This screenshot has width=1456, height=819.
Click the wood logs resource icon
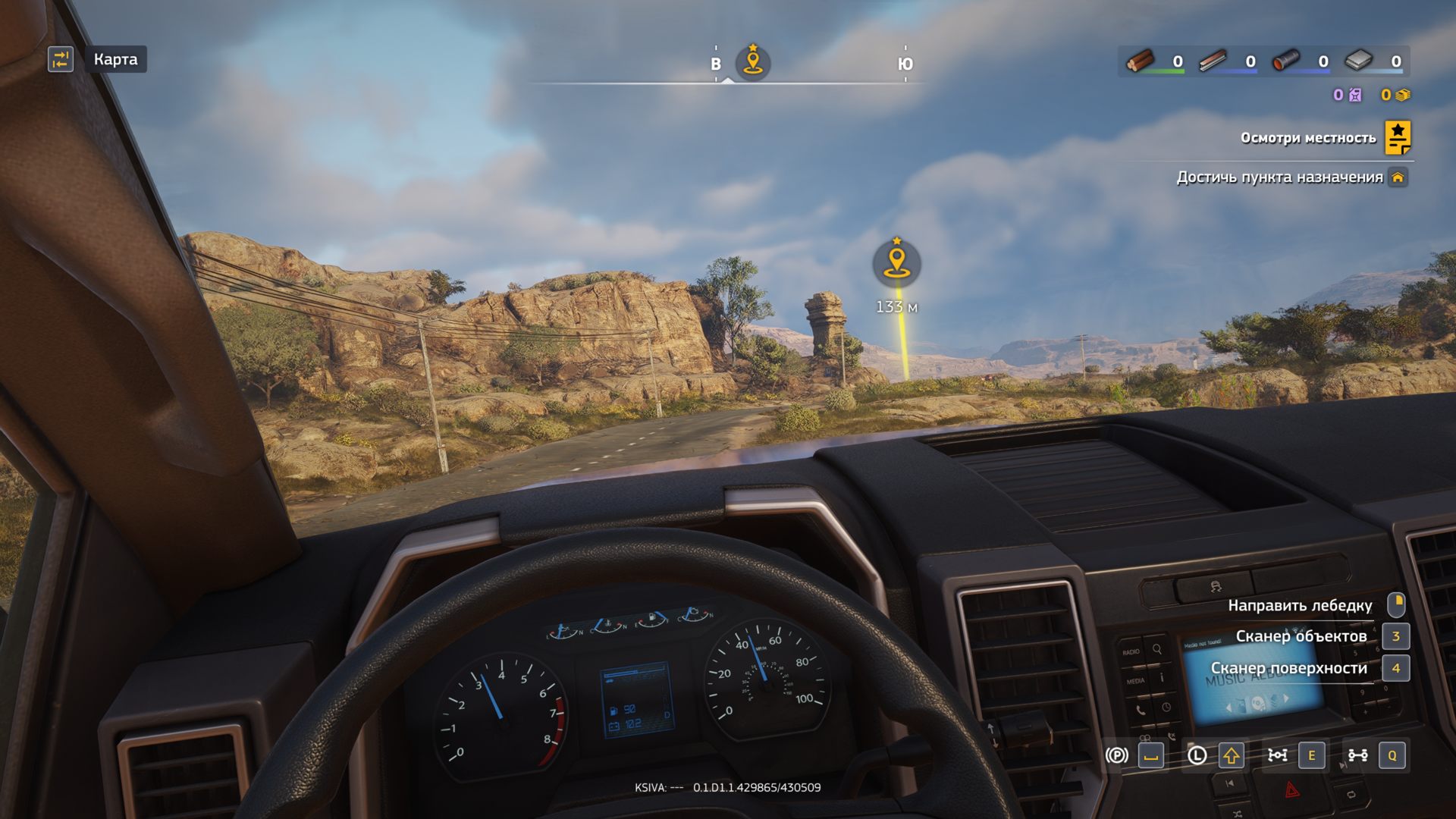click(x=1140, y=61)
